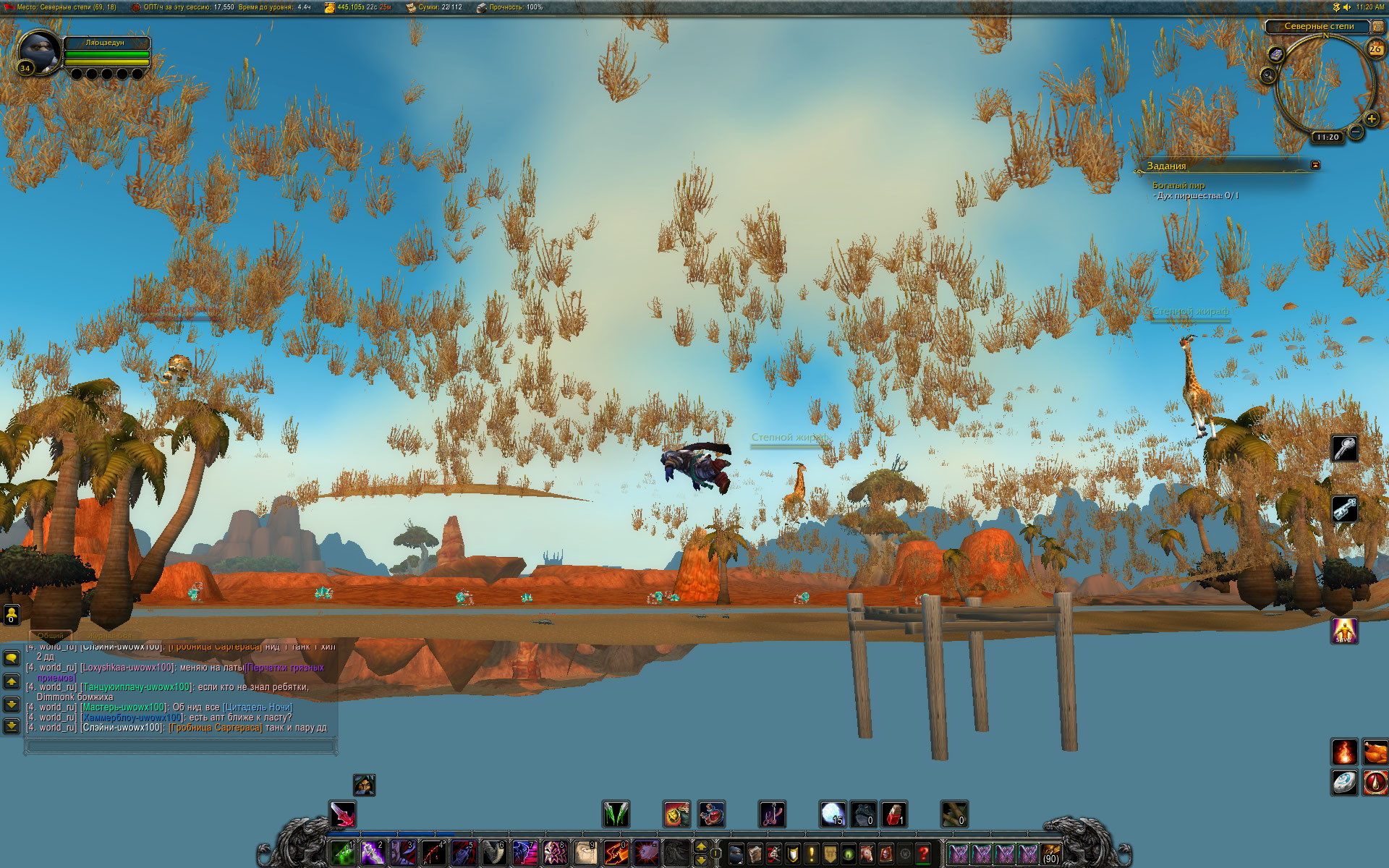Jump chat to the bottom

[12, 726]
